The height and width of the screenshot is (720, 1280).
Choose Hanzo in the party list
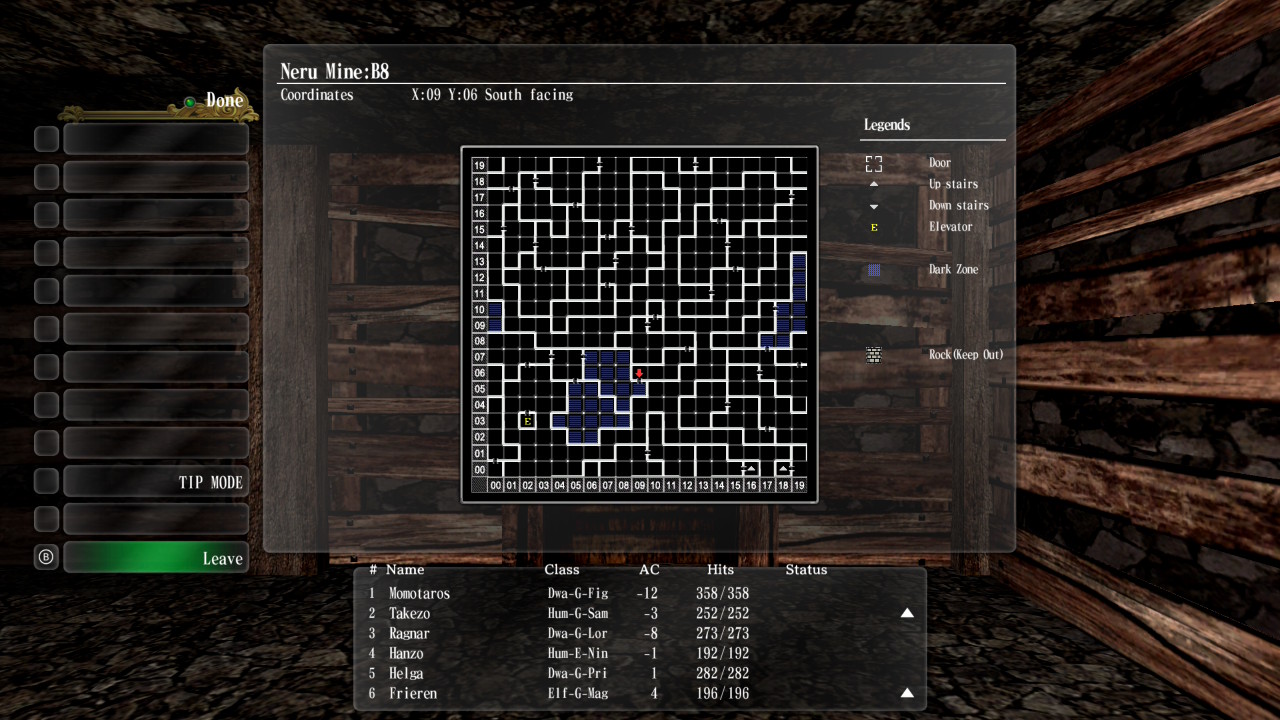pos(406,653)
